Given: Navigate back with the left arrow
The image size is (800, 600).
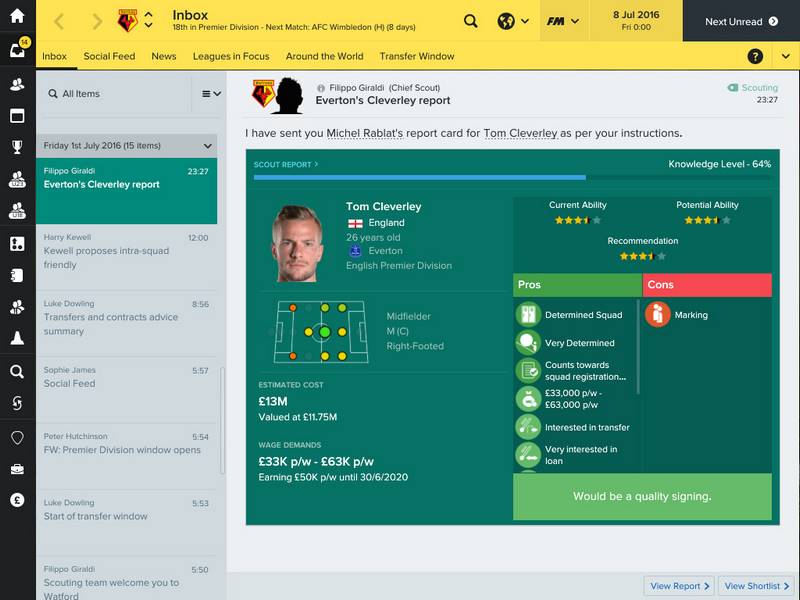Looking at the screenshot, I should (x=58, y=21).
